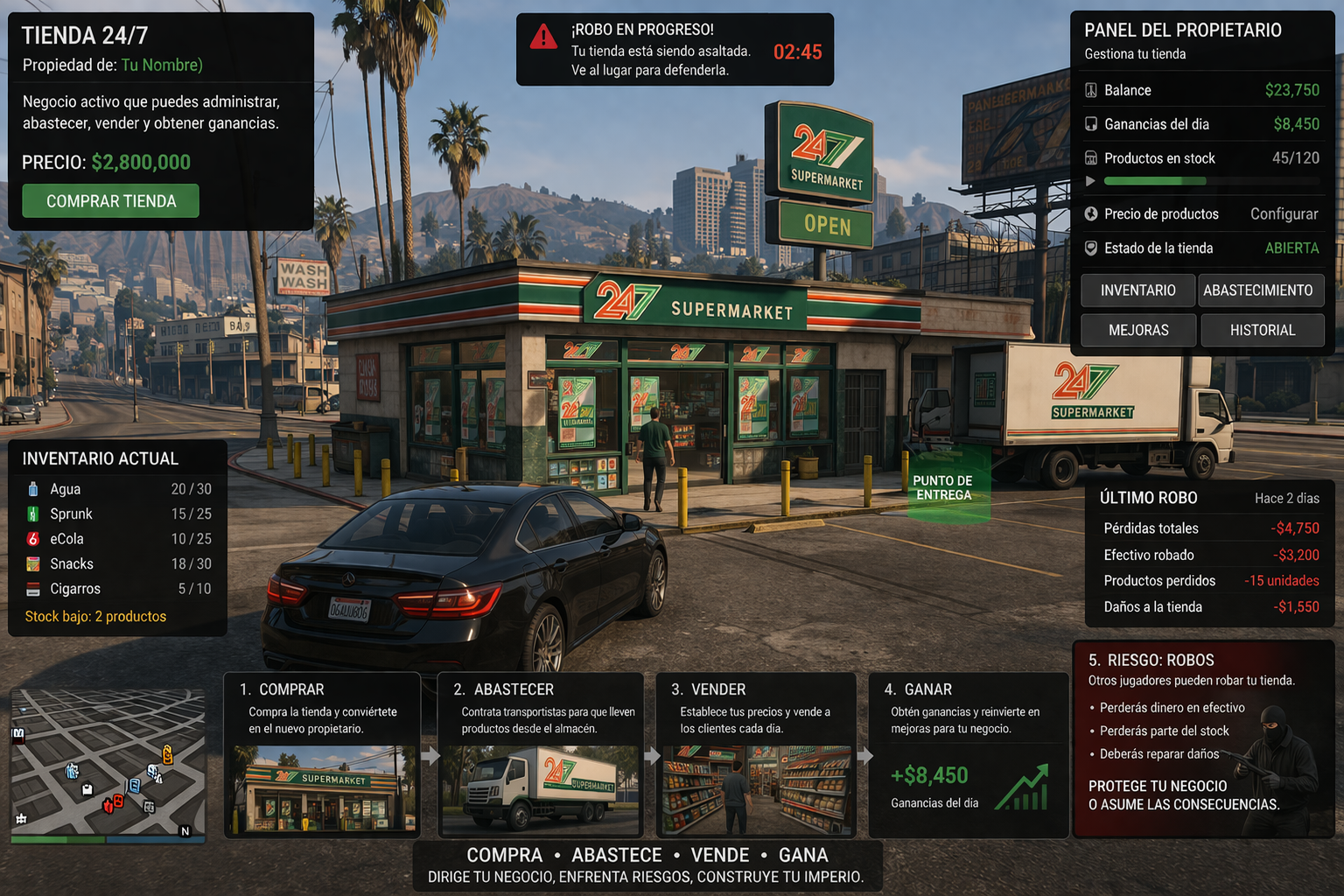Open the ABASTECIMIENTO section
This screenshot has height=896, width=1344.
(1257, 290)
